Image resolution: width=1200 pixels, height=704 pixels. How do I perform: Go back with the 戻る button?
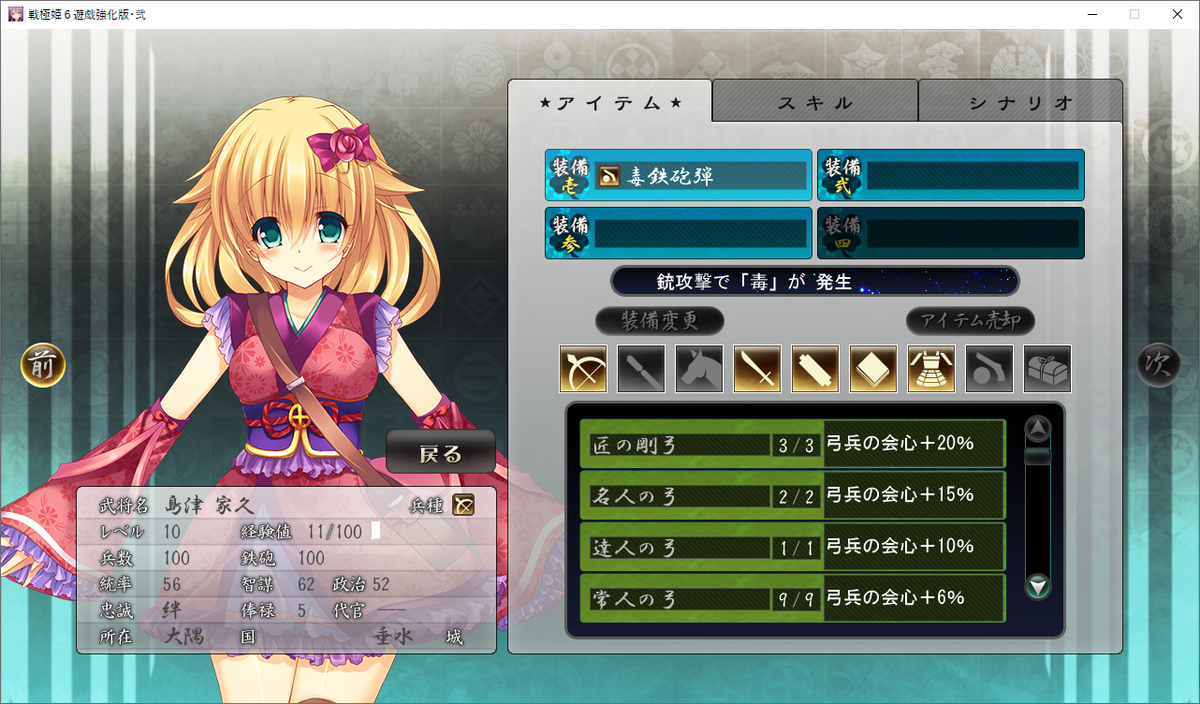(441, 453)
